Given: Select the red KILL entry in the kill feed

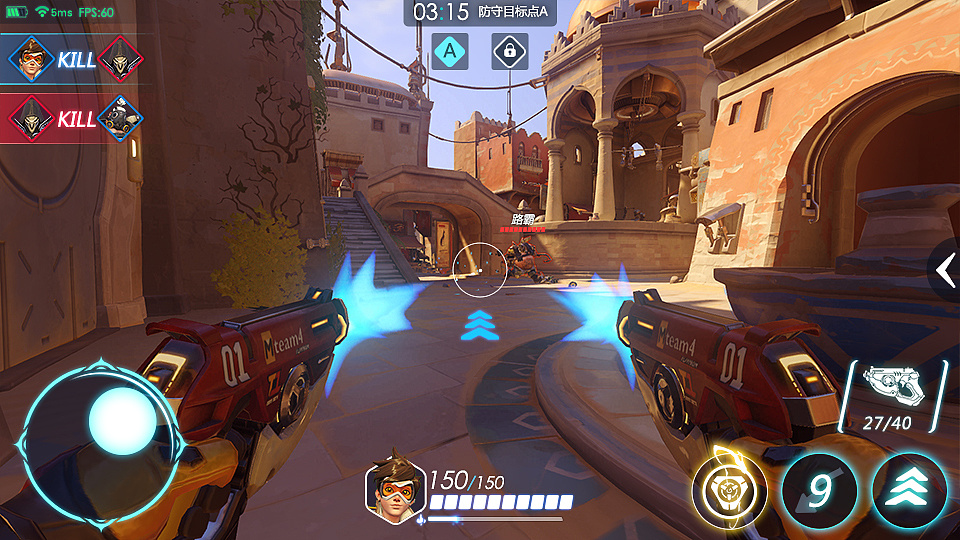Looking at the screenshot, I should [74, 119].
